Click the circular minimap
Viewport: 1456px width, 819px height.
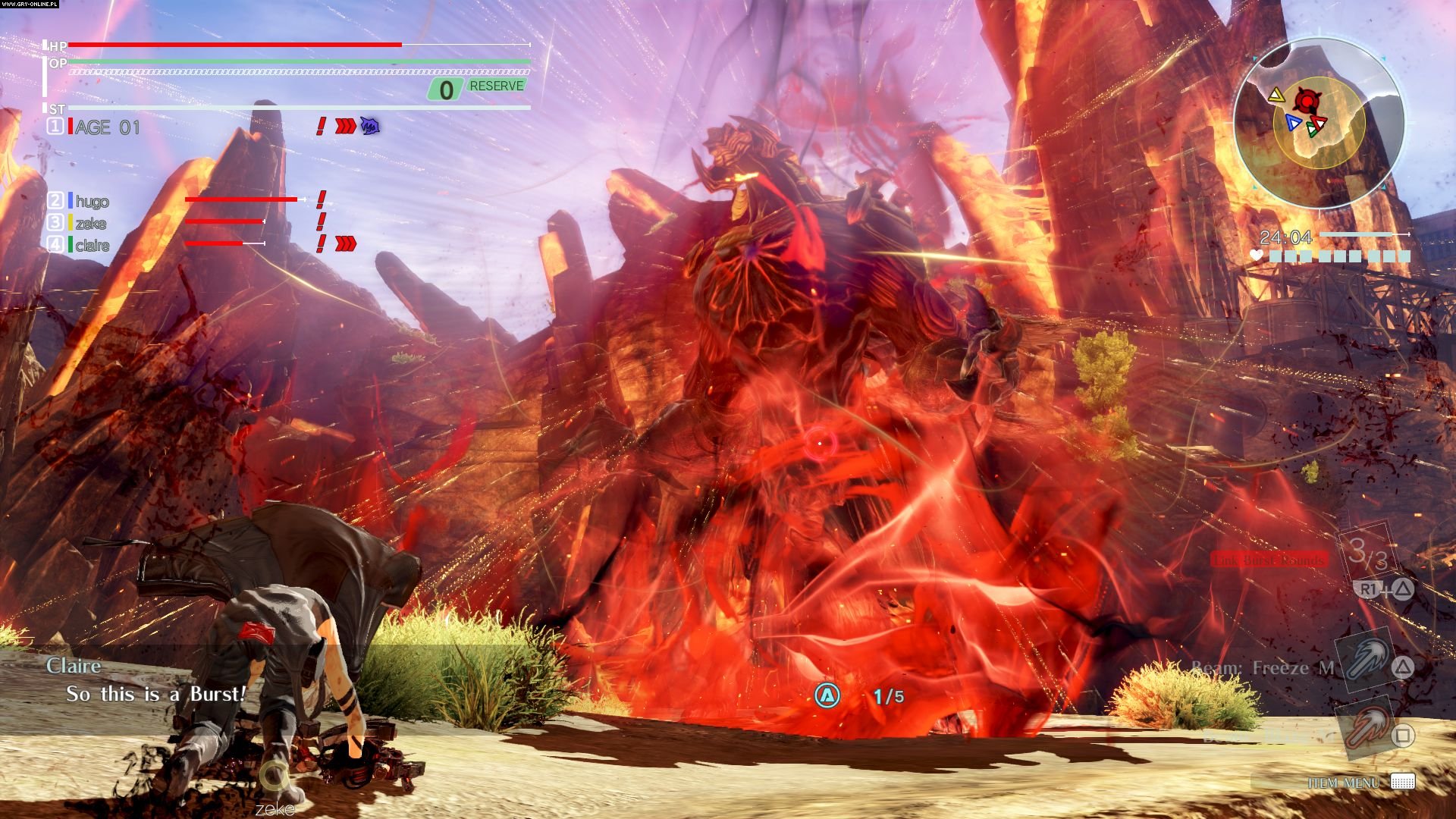coord(1319,124)
